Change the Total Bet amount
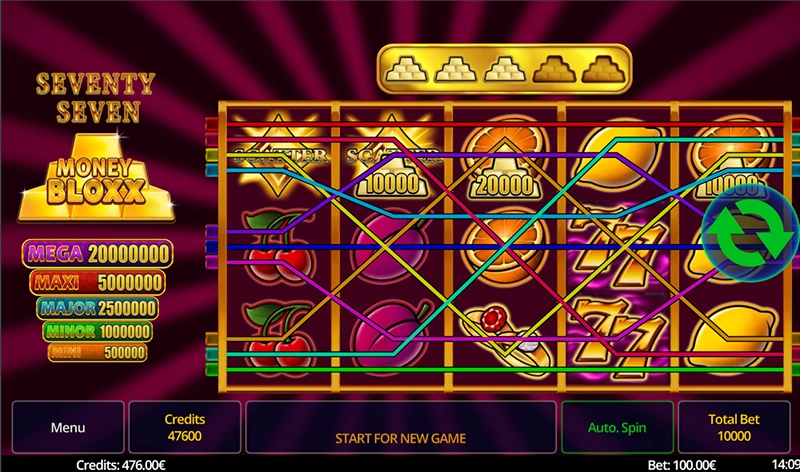The height and width of the screenshot is (472, 800). pyautogui.click(x=734, y=428)
